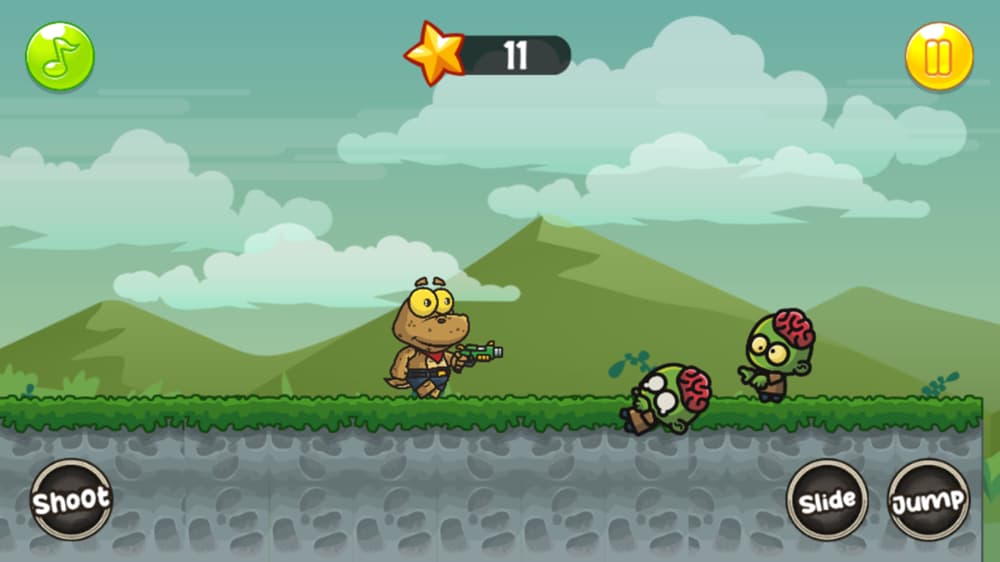Activate the Jump button
This screenshot has width=1000, height=562.
928,500
